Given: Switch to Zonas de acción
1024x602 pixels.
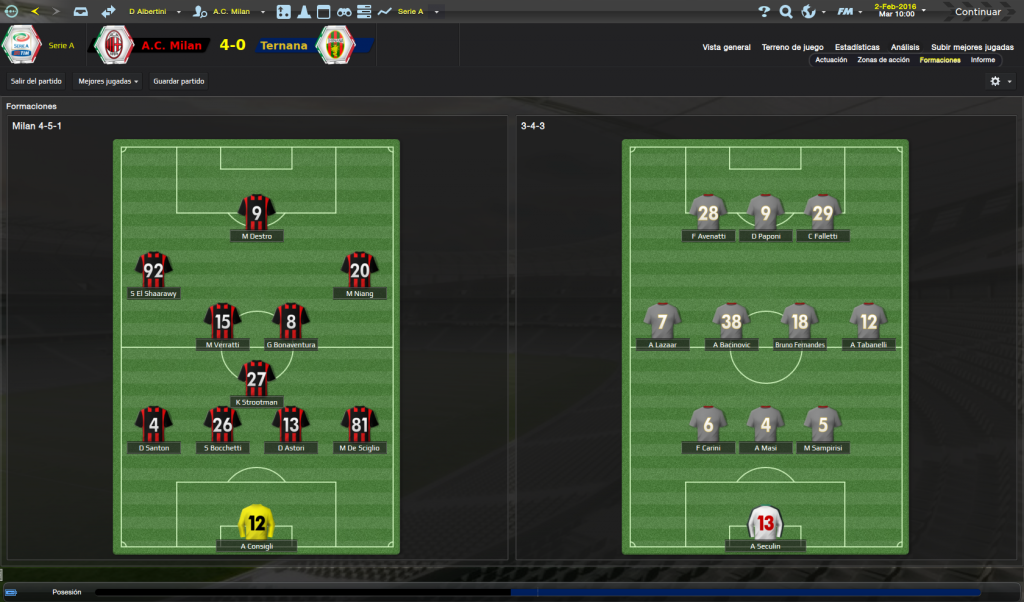Looking at the screenshot, I should coord(883,60).
